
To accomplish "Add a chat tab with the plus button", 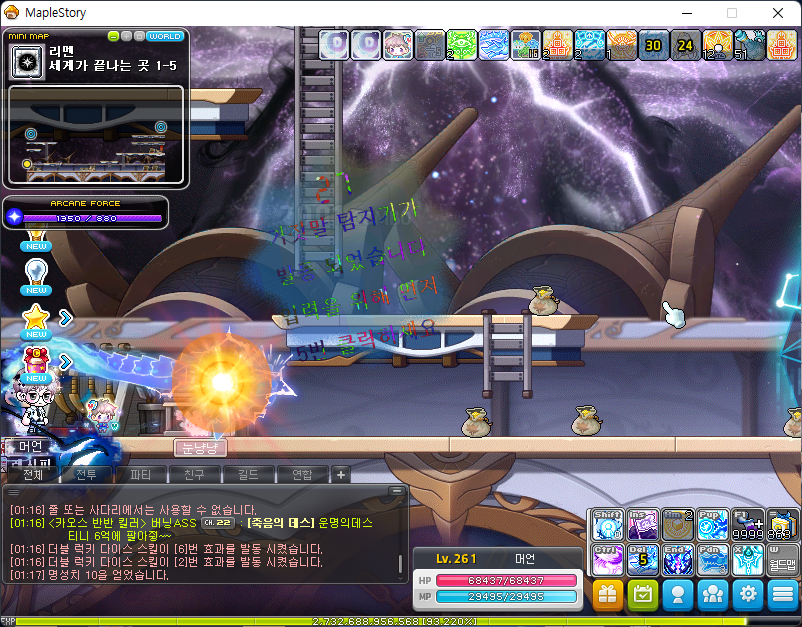I will click(x=341, y=474).
